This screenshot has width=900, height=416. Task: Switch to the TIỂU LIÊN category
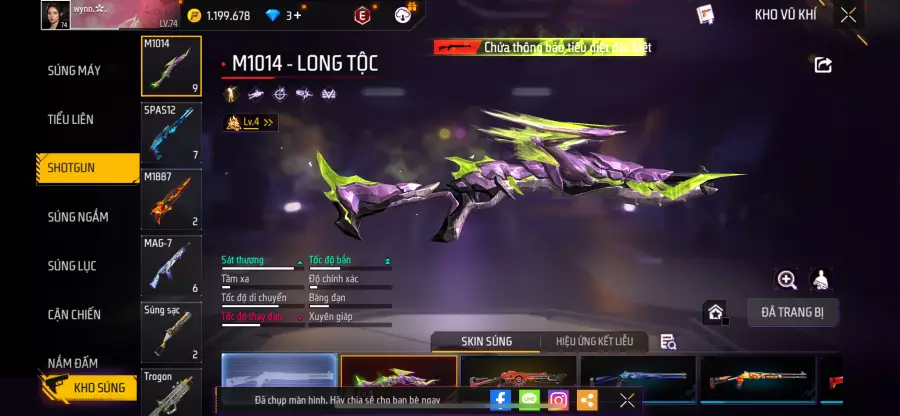71,120
